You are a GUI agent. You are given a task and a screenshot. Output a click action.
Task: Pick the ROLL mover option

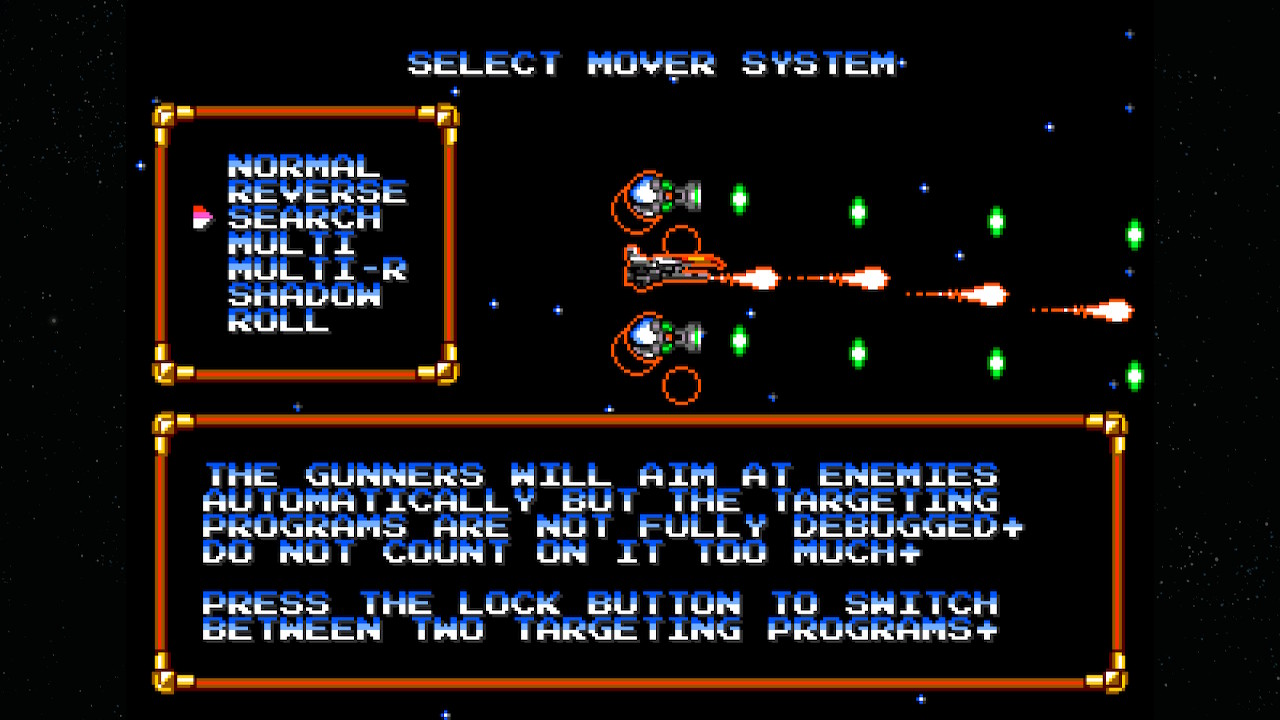[278, 321]
